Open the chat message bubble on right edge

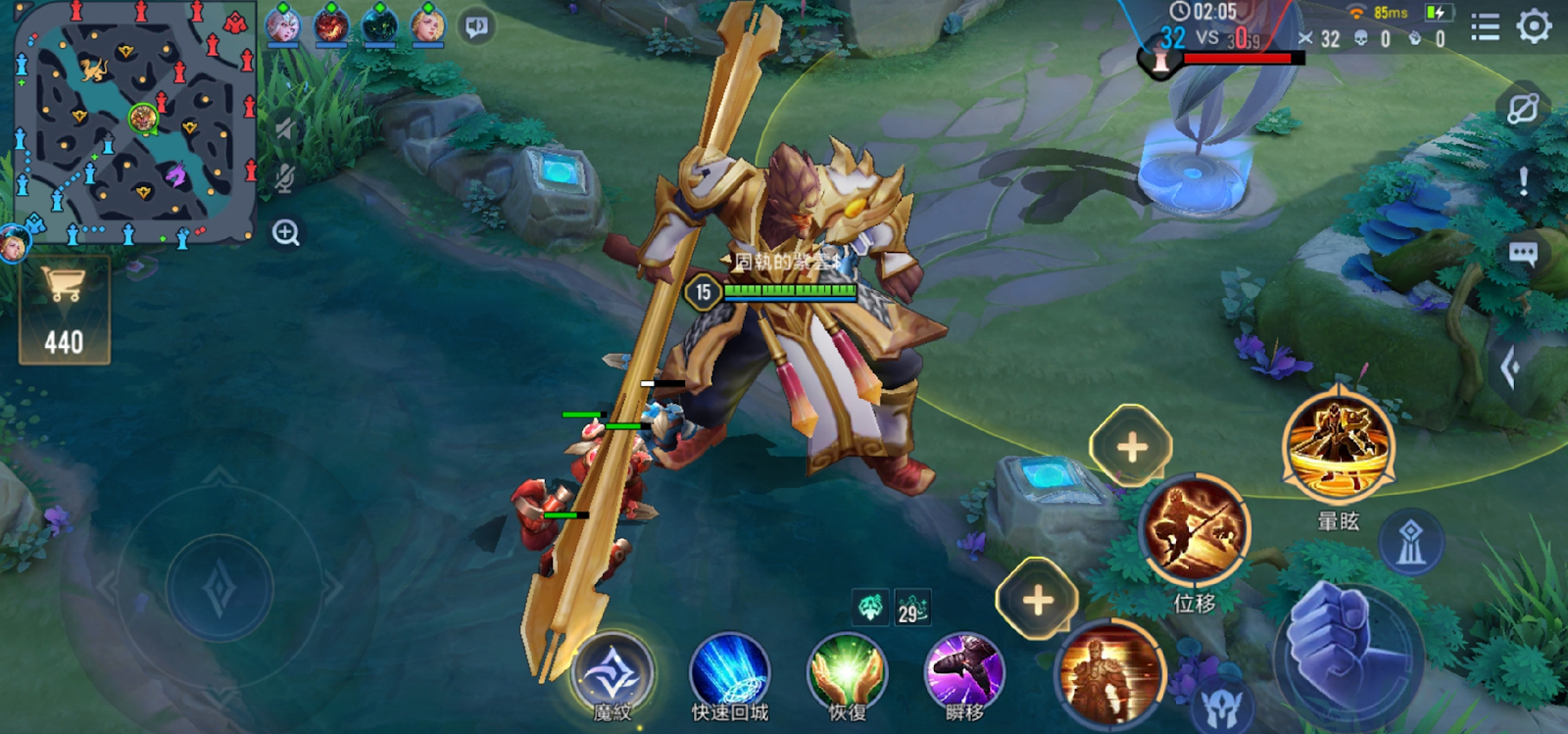1523,255
